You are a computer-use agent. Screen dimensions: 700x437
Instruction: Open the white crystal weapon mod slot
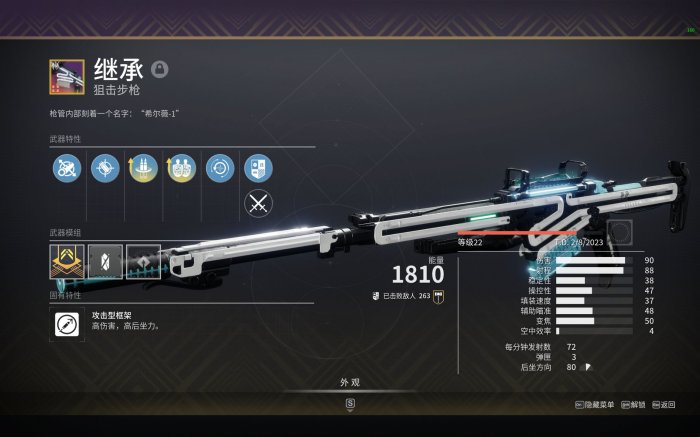tap(105, 261)
